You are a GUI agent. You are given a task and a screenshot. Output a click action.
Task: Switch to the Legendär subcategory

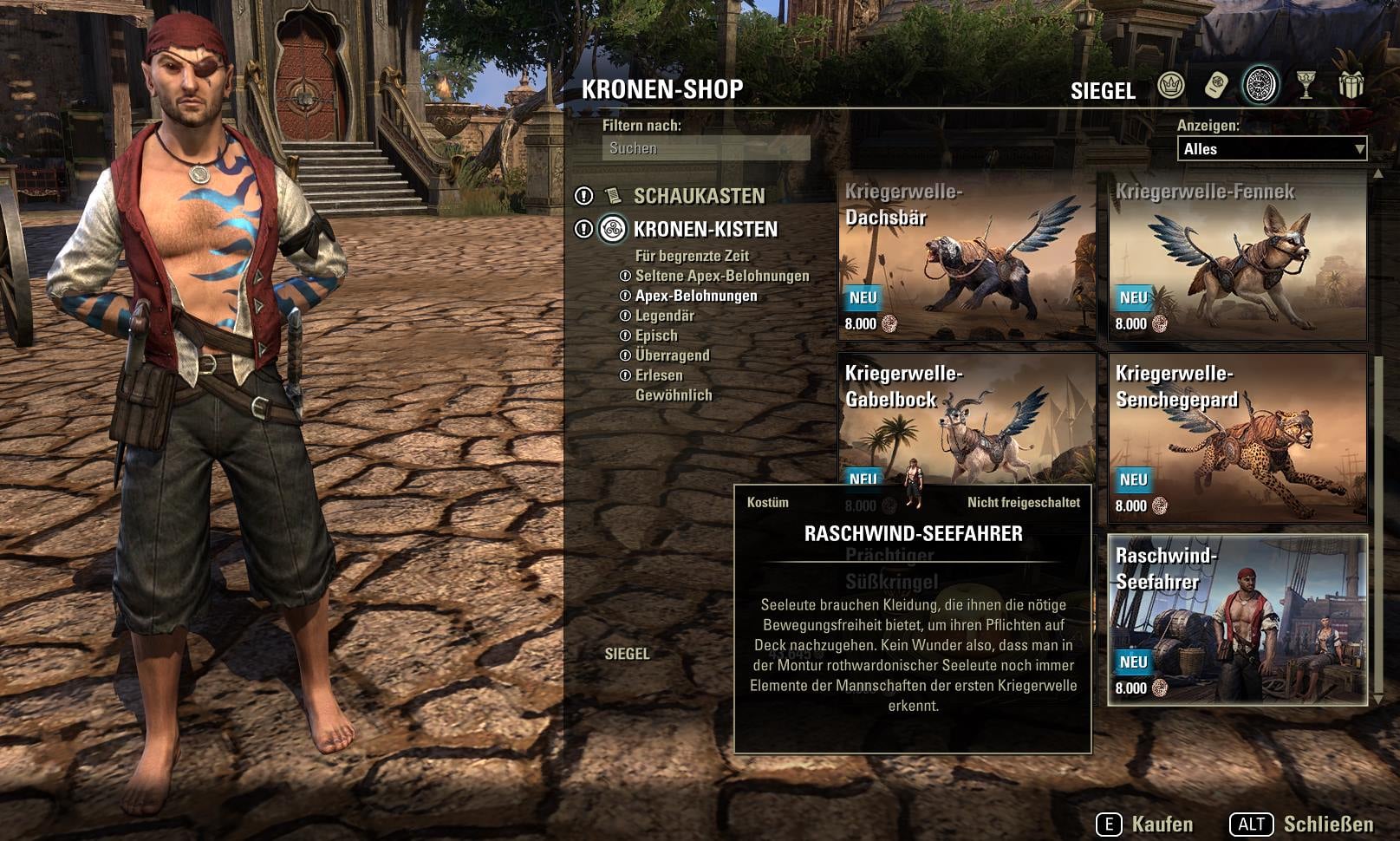[664, 316]
